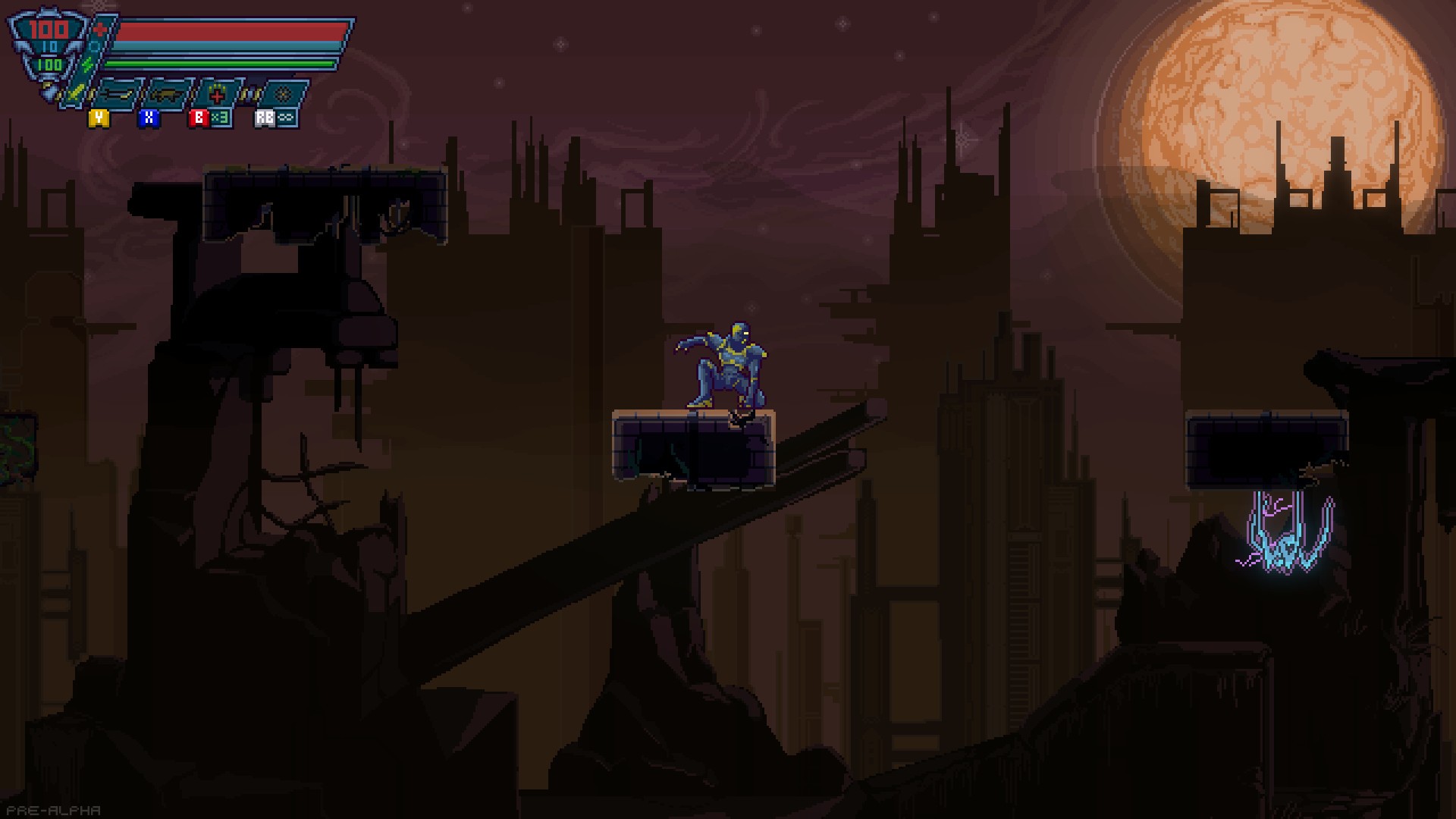Click the dagger weapon slot icon
1456x819 pixels.
(x=118, y=94)
